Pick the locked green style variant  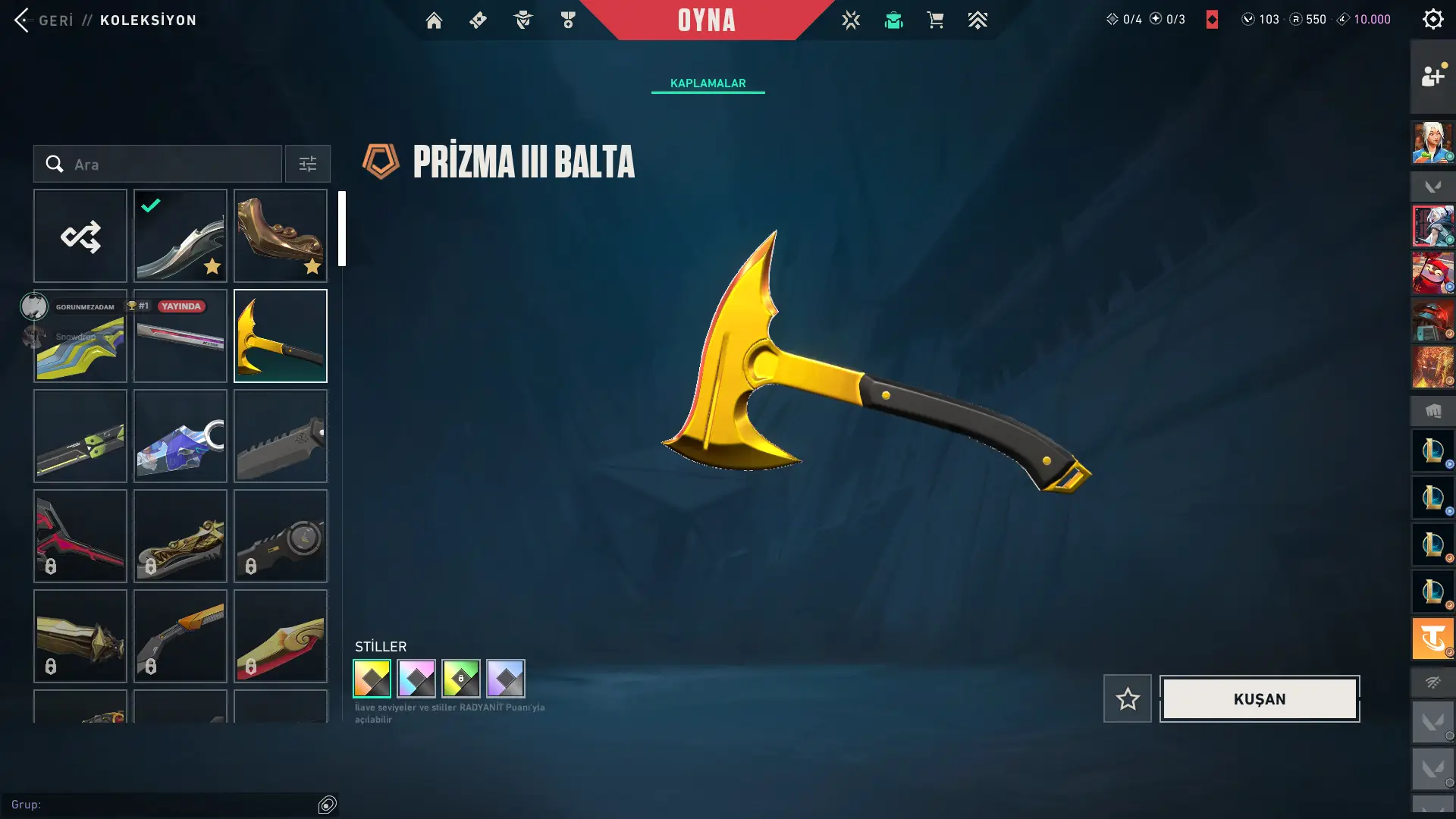tap(461, 678)
